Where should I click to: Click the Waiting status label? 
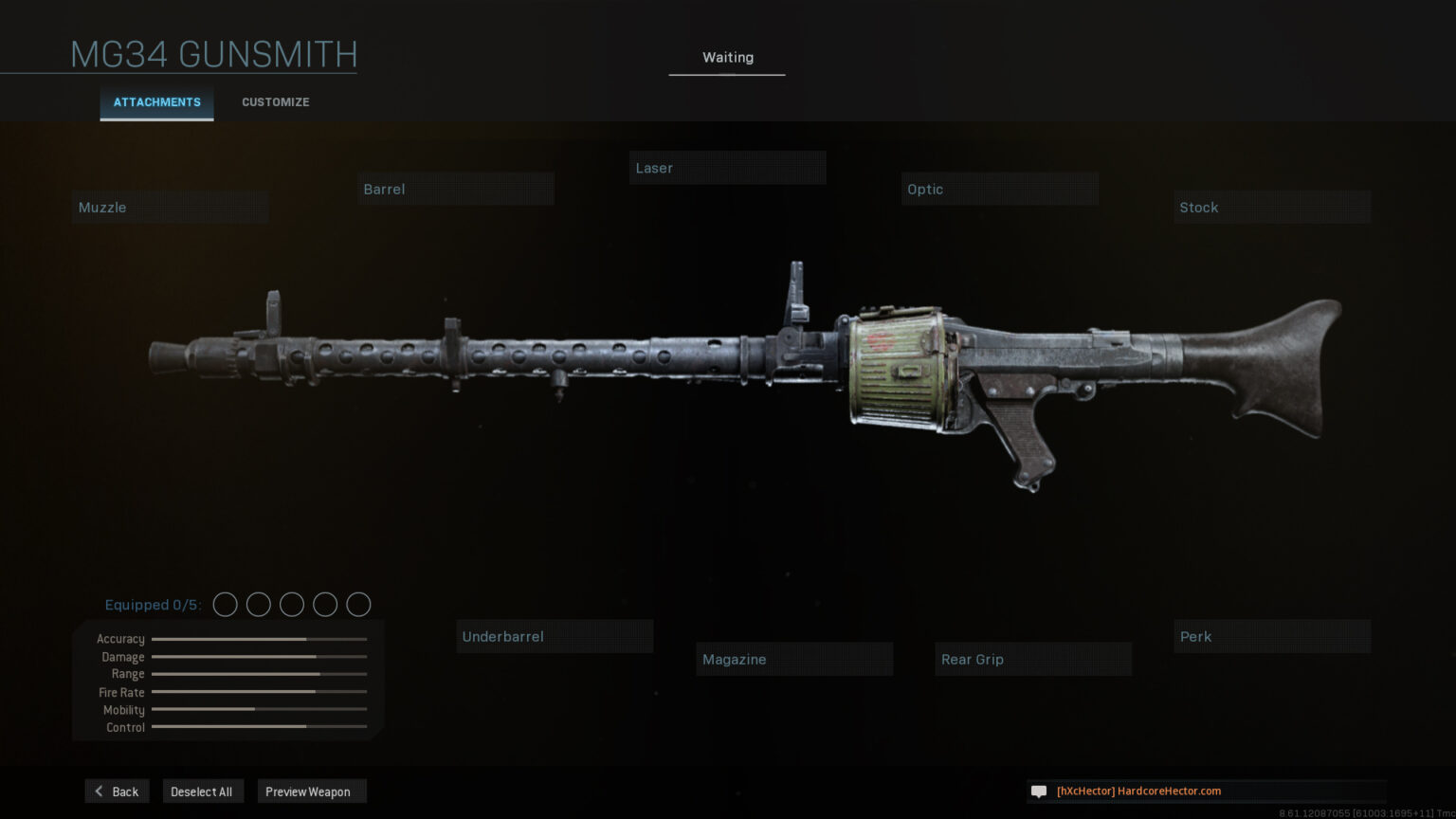pos(727,57)
